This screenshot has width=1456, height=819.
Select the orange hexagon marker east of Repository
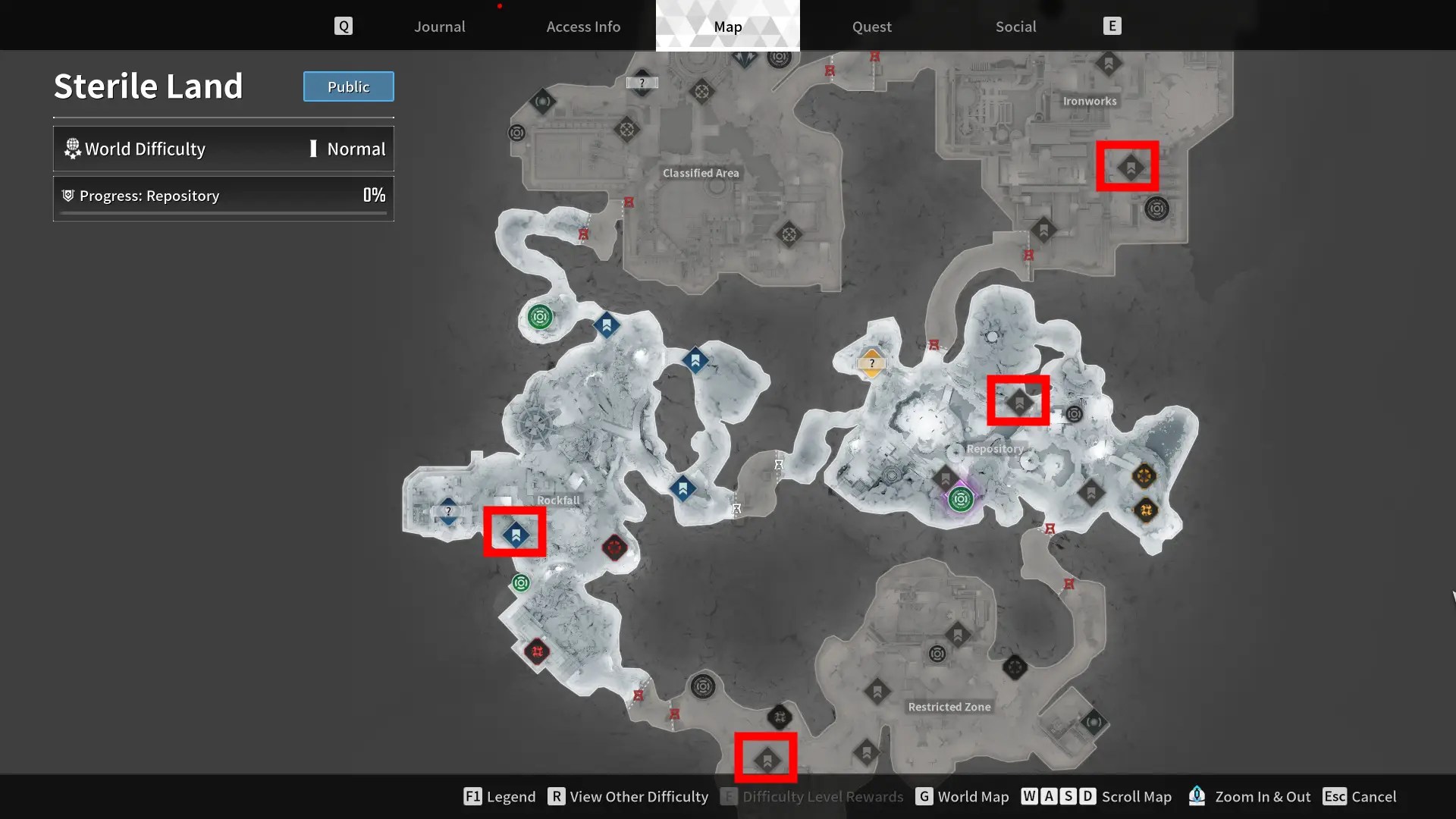(1145, 477)
